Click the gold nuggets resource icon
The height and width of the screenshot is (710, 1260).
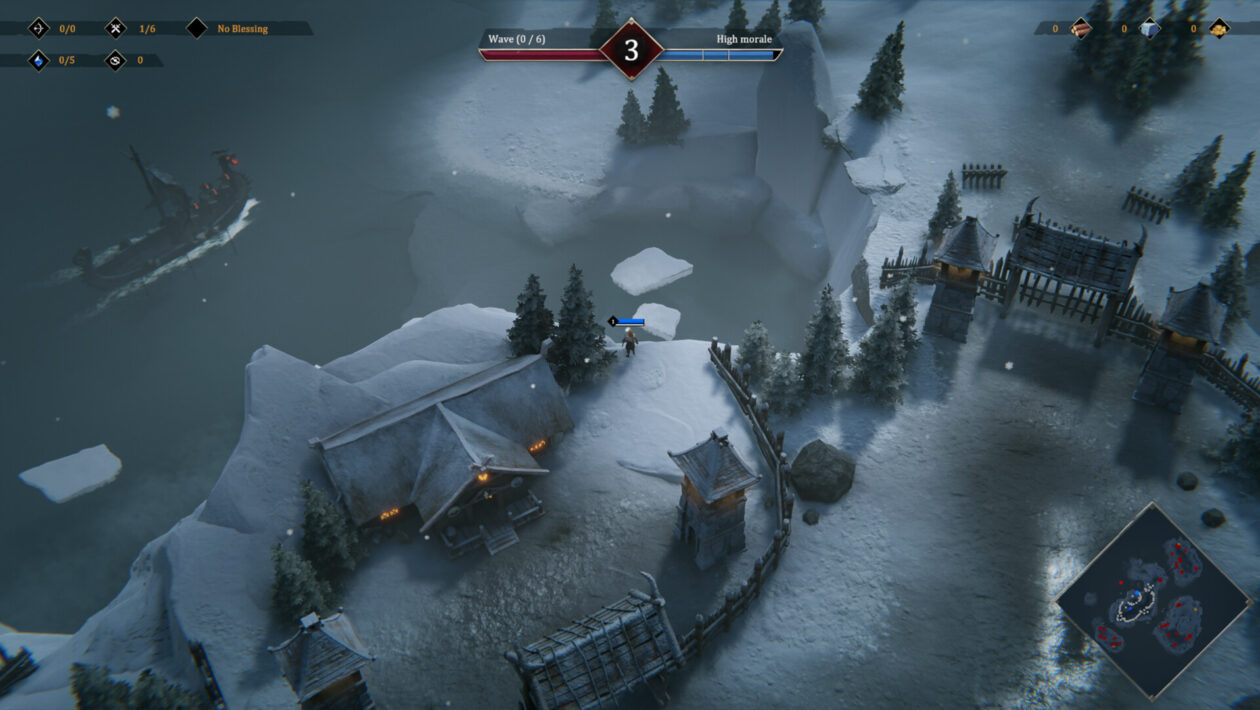[x=1219, y=28]
